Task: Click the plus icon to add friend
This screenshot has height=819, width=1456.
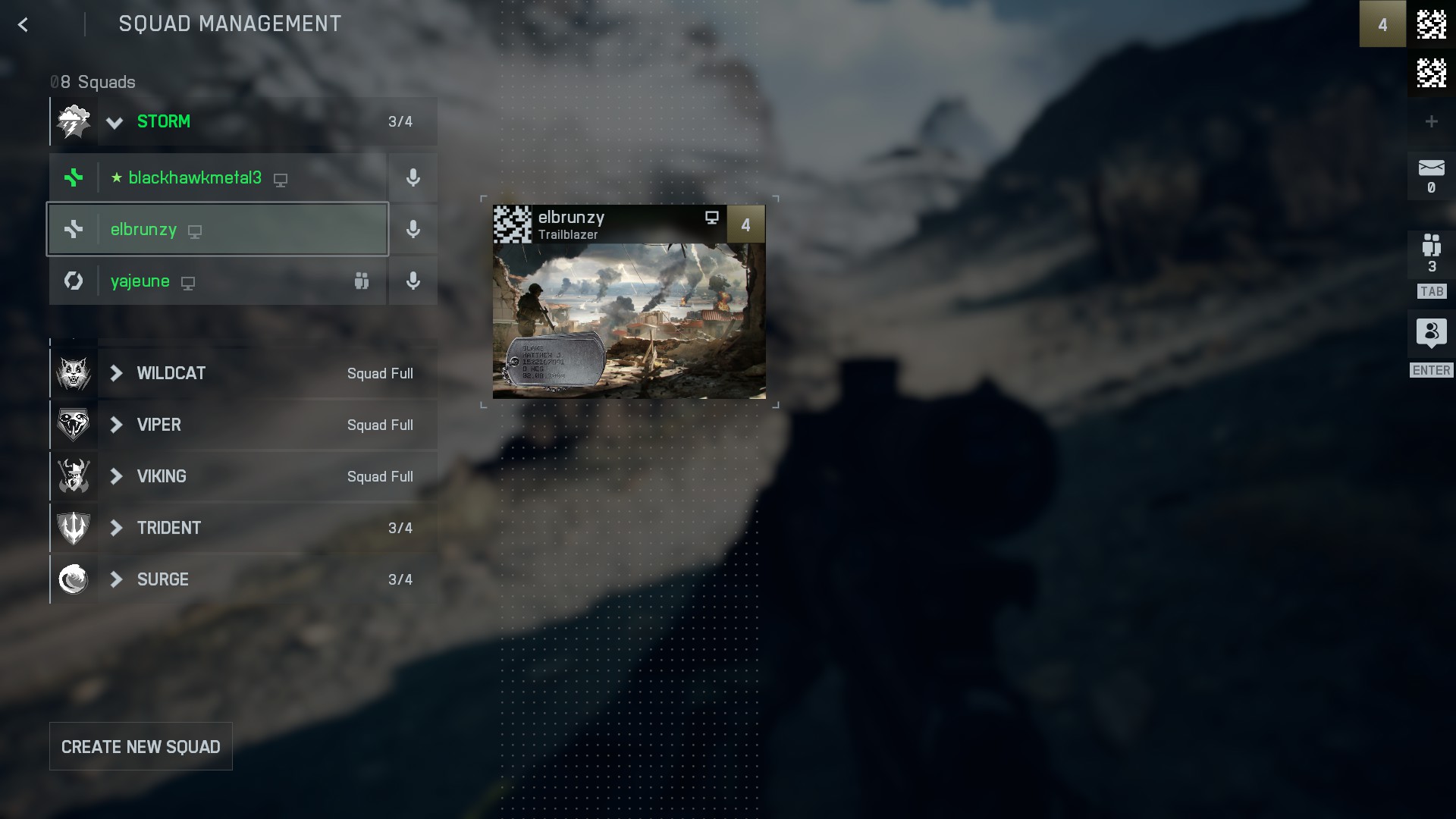Action: [x=1431, y=121]
